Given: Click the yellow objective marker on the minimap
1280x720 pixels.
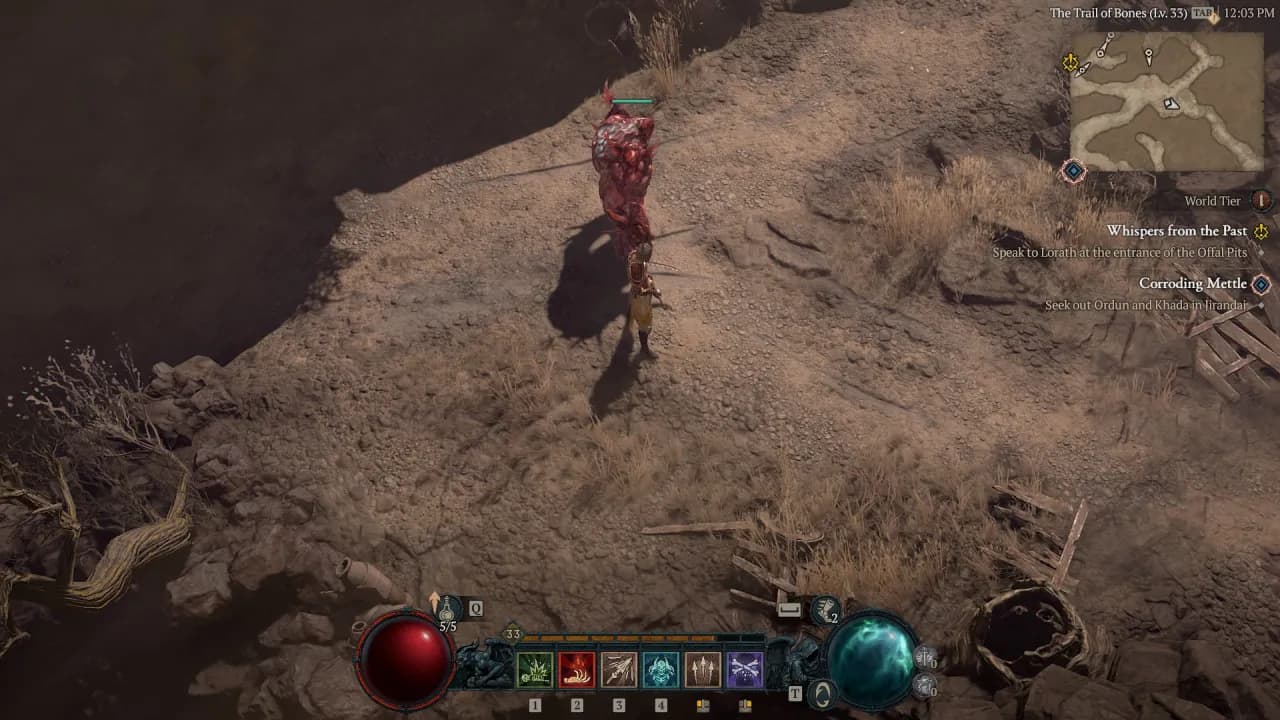Looking at the screenshot, I should (x=1070, y=62).
